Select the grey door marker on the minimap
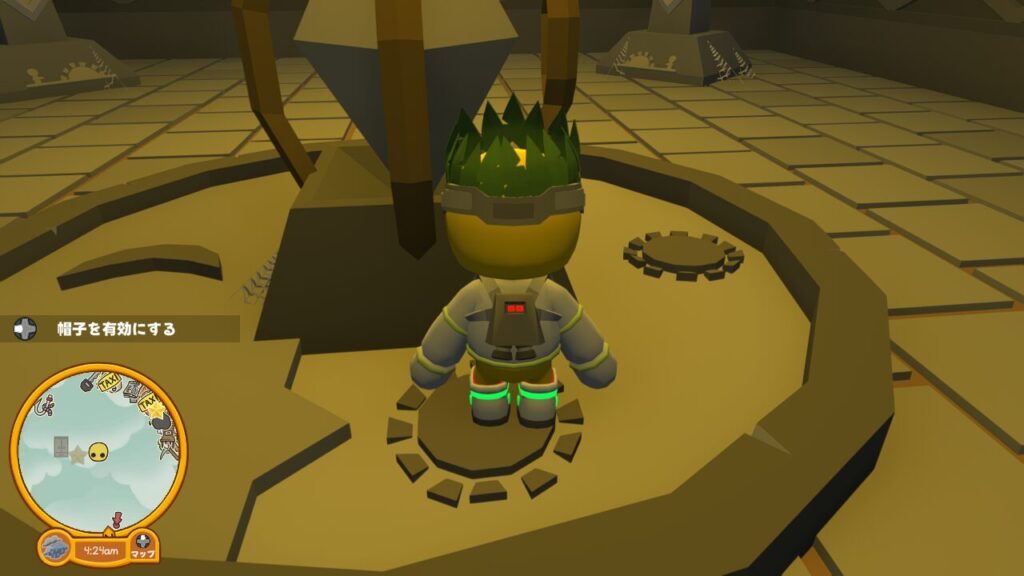Screen dimensions: 1024x576 (x=61, y=444)
